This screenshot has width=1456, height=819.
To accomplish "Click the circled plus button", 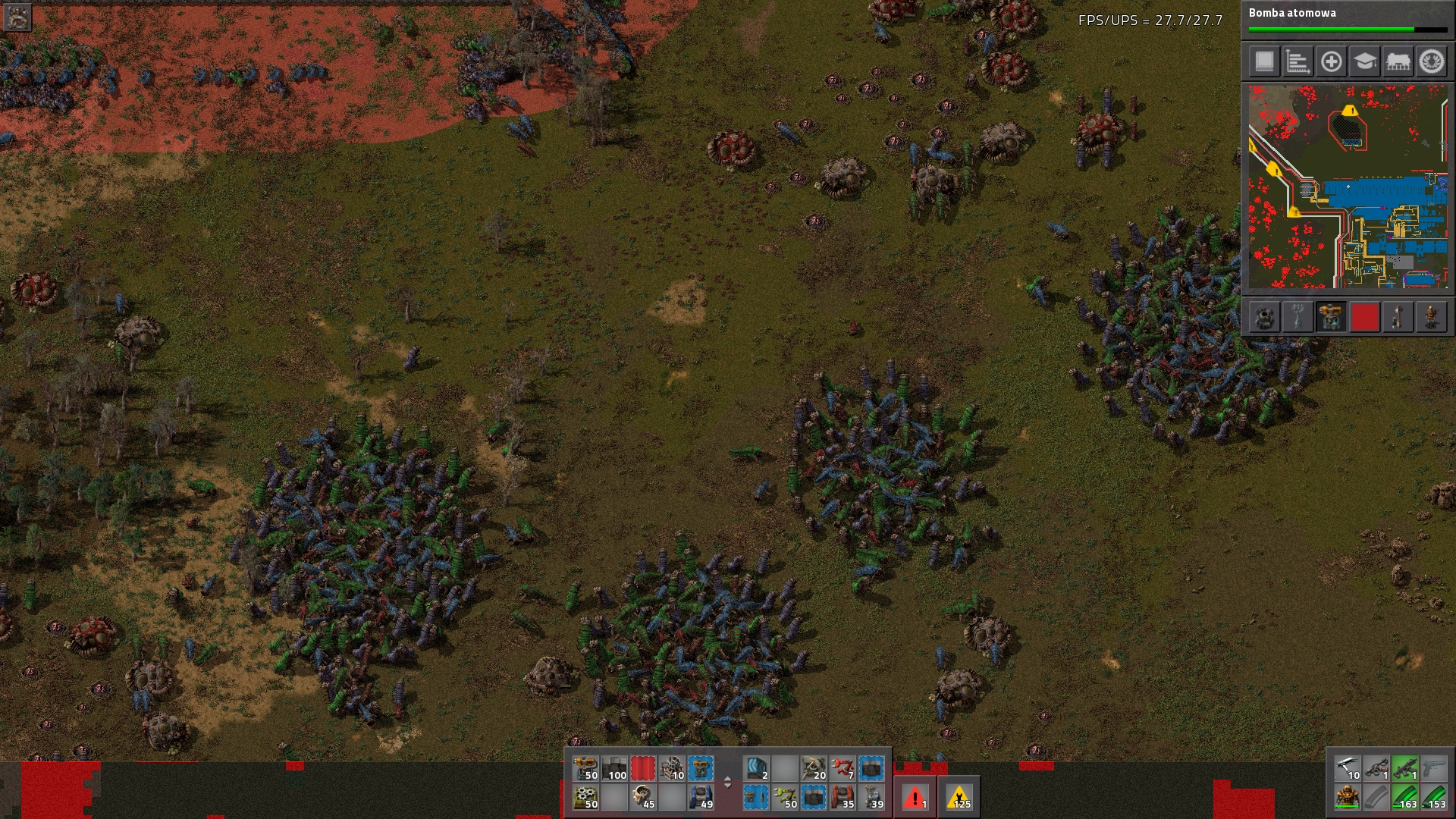I will point(1331,62).
